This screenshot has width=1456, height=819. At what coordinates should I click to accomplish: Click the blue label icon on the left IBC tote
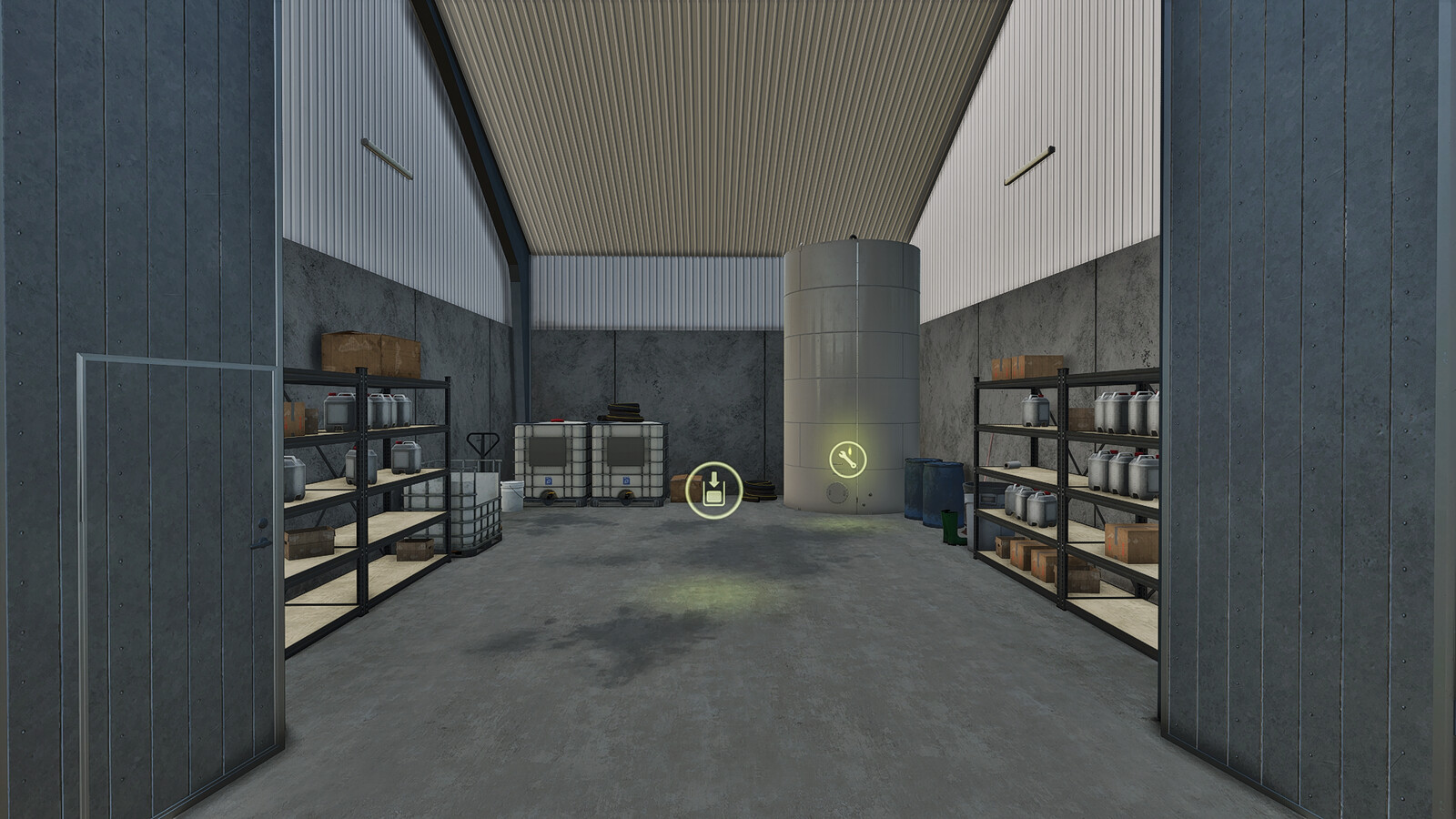click(x=549, y=481)
